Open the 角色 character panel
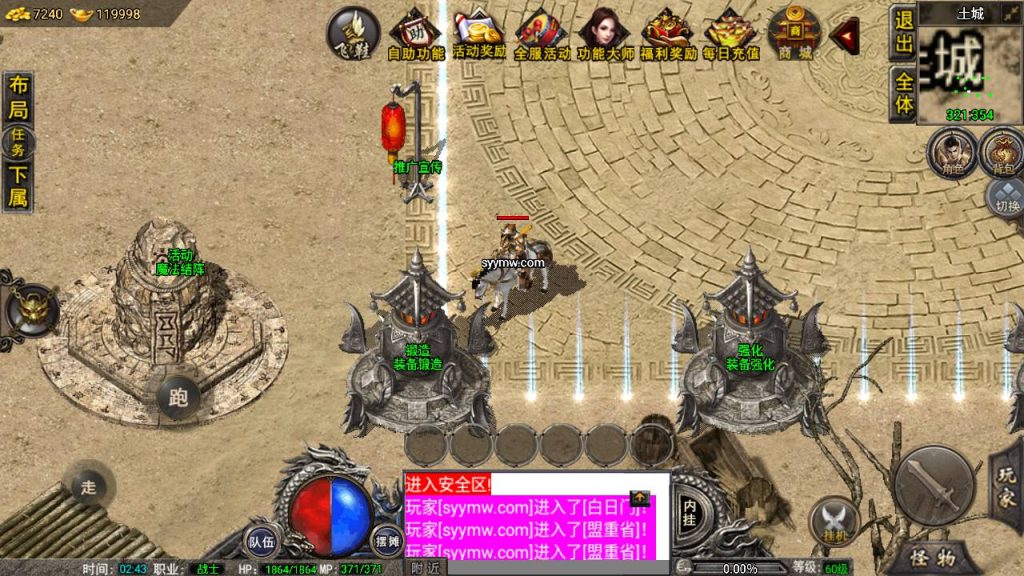Viewport: 1024px width, 576px height. coord(950,153)
